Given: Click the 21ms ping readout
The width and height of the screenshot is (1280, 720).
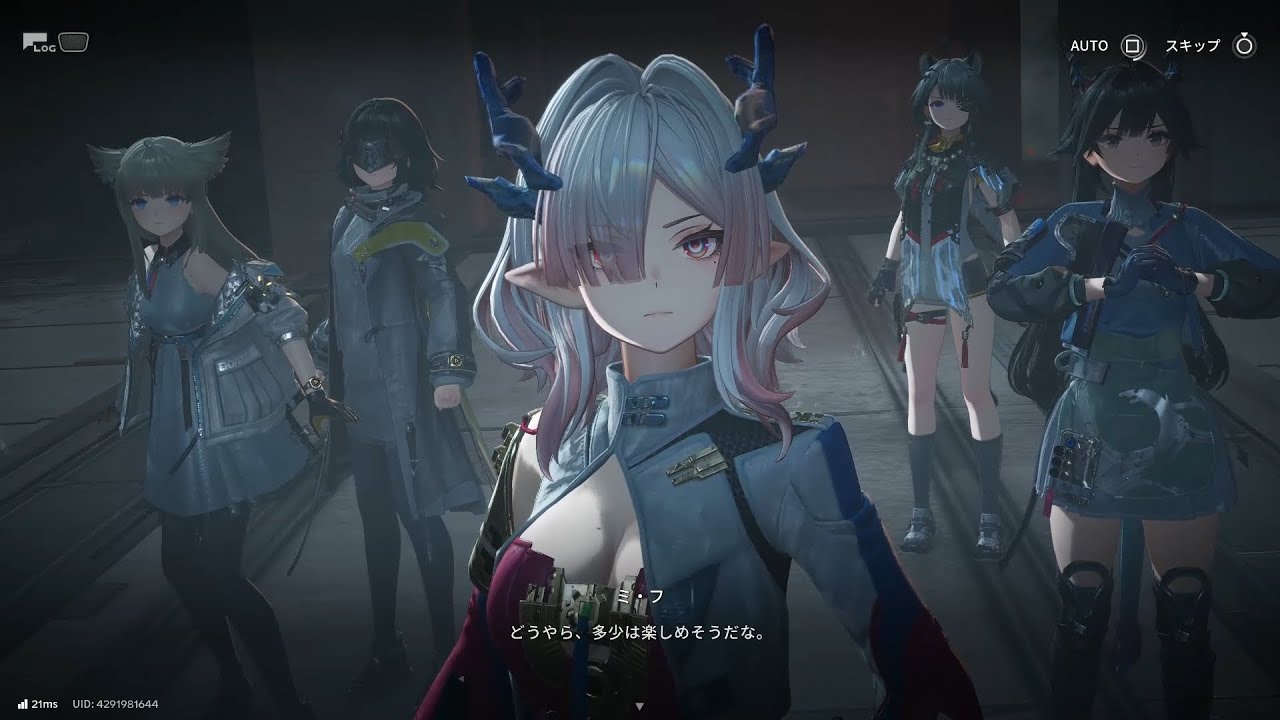Looking at the screenshot, I should click(45, 704).
